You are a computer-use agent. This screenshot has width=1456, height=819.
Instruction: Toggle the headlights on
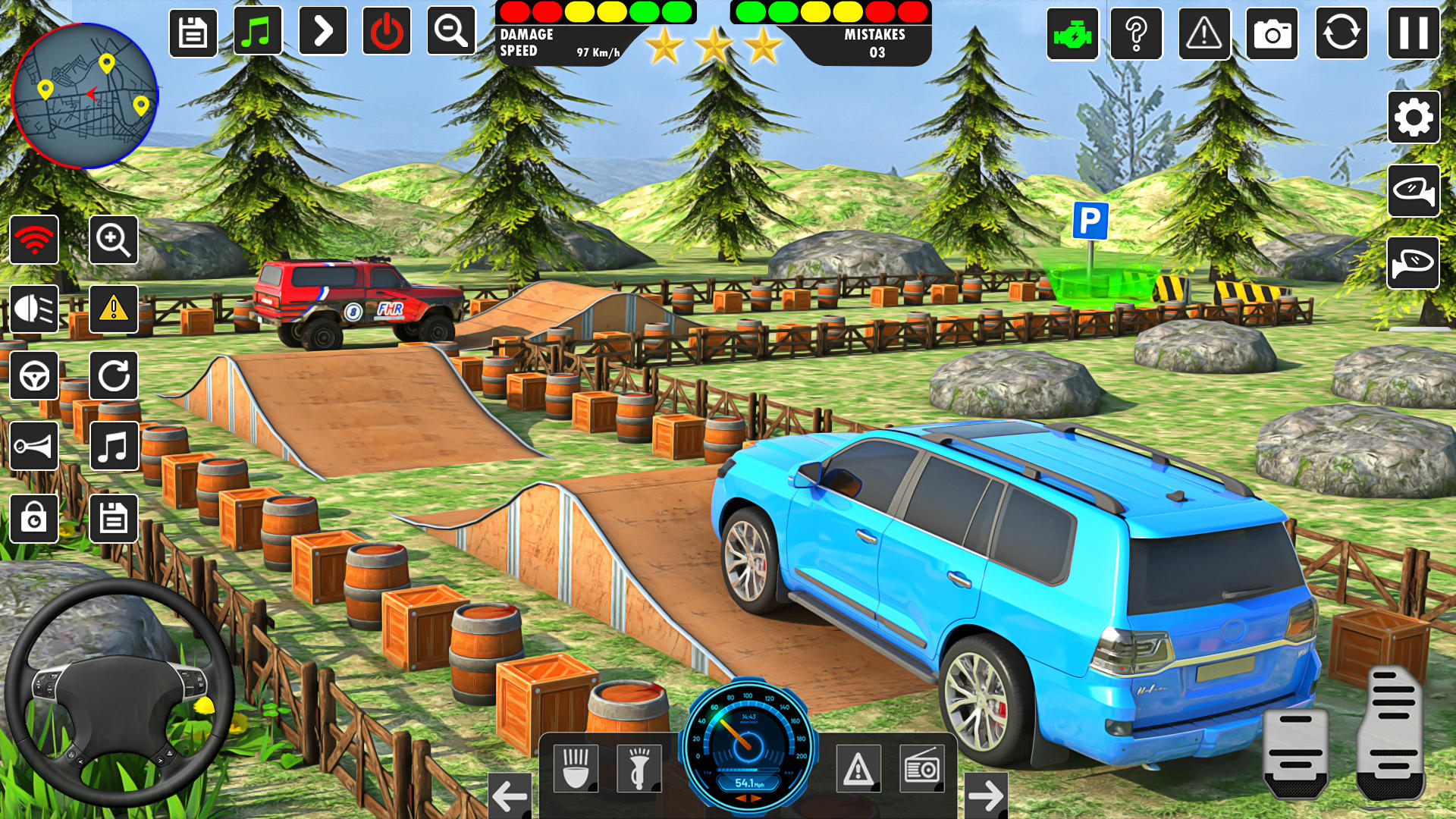coord(34,307)
